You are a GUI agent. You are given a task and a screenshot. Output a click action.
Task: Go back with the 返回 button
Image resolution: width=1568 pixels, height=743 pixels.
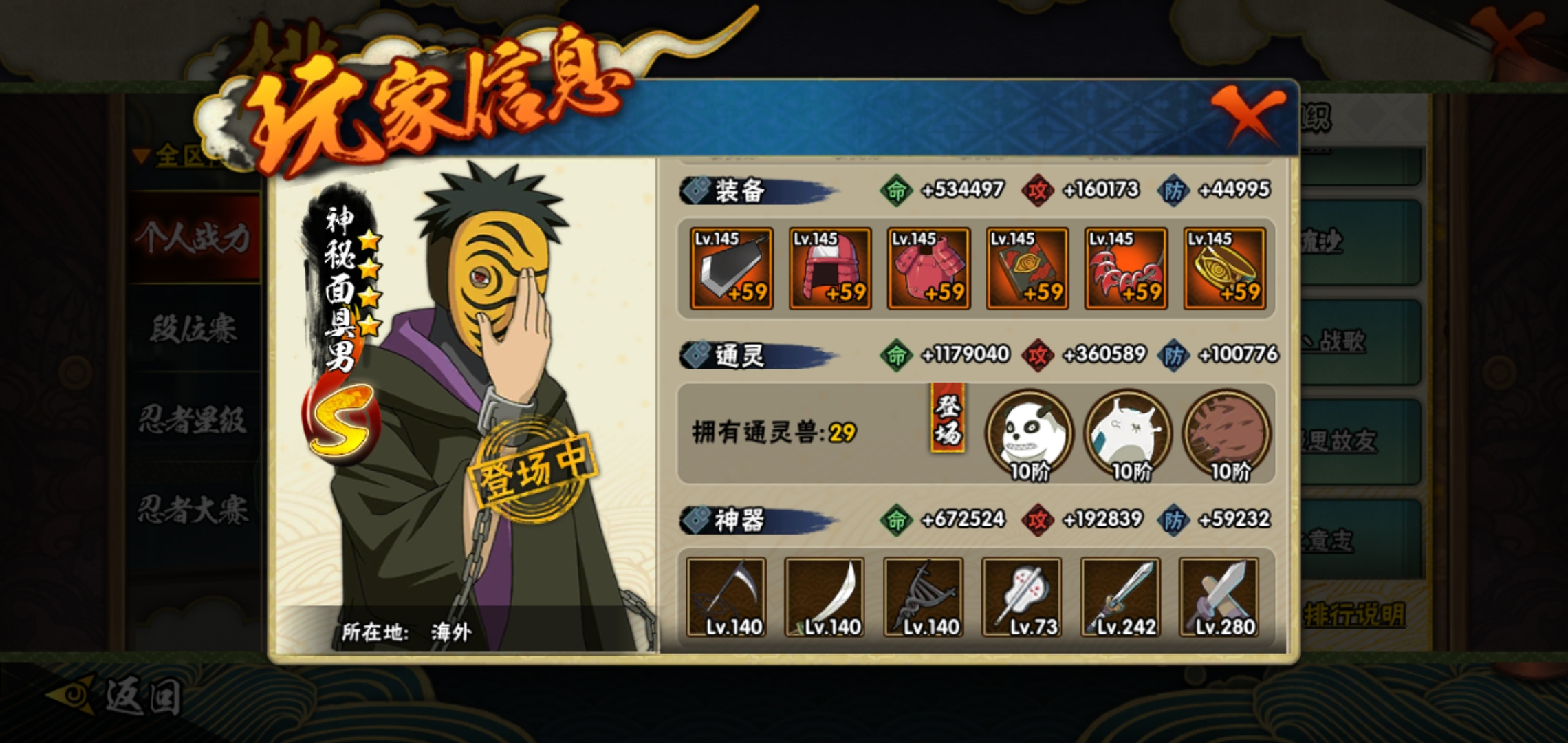tap(117, 696)
